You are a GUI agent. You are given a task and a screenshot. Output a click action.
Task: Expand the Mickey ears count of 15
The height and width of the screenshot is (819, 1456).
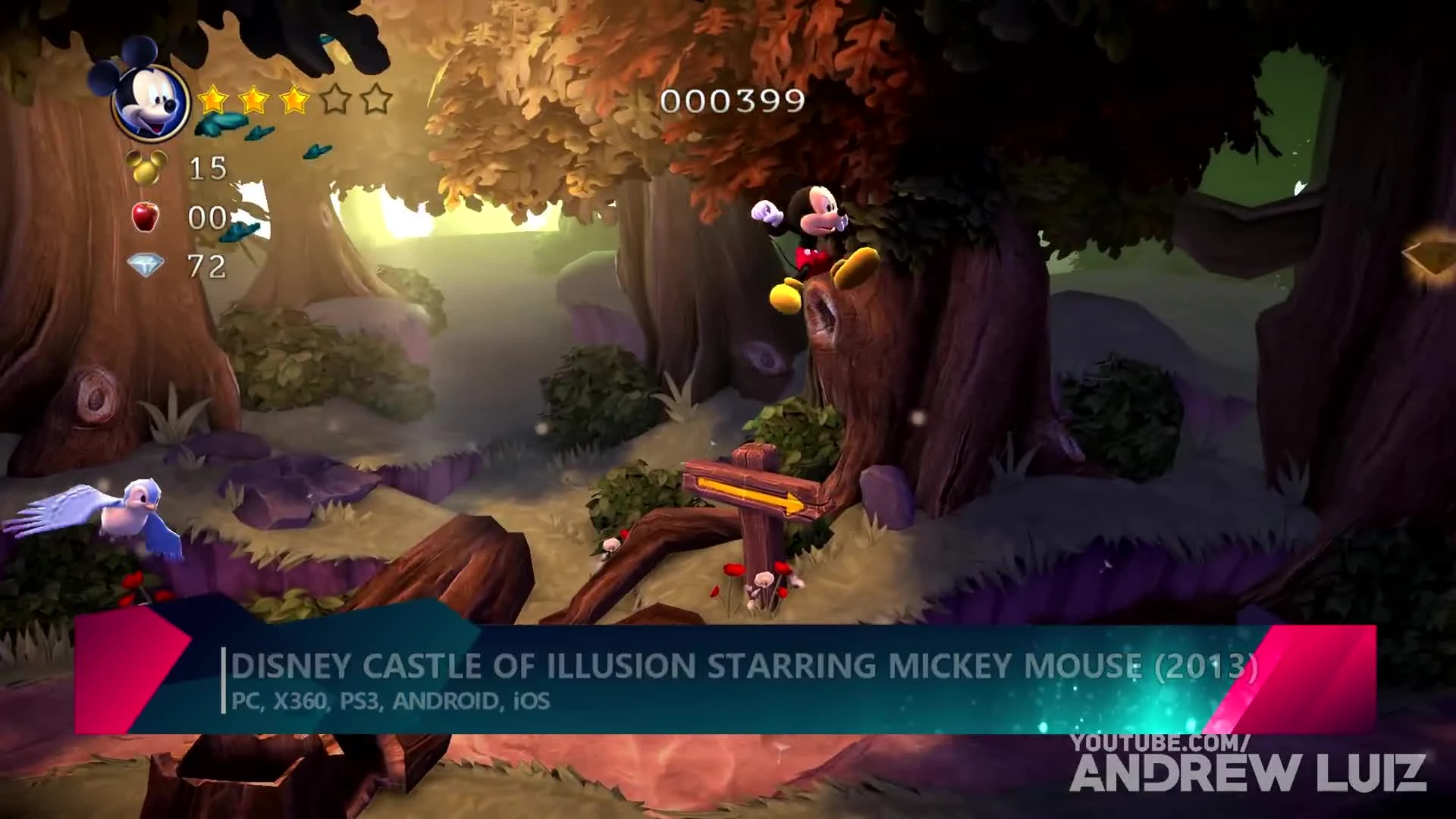point(206,167)
